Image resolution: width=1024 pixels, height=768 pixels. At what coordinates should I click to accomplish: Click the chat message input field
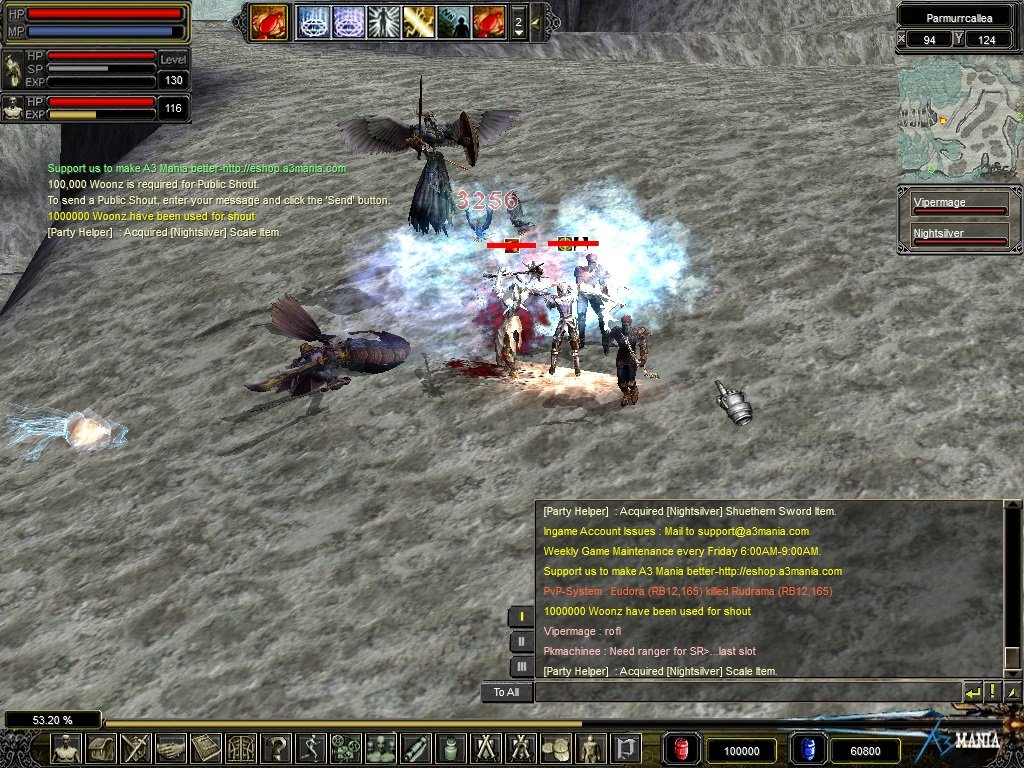747,692
